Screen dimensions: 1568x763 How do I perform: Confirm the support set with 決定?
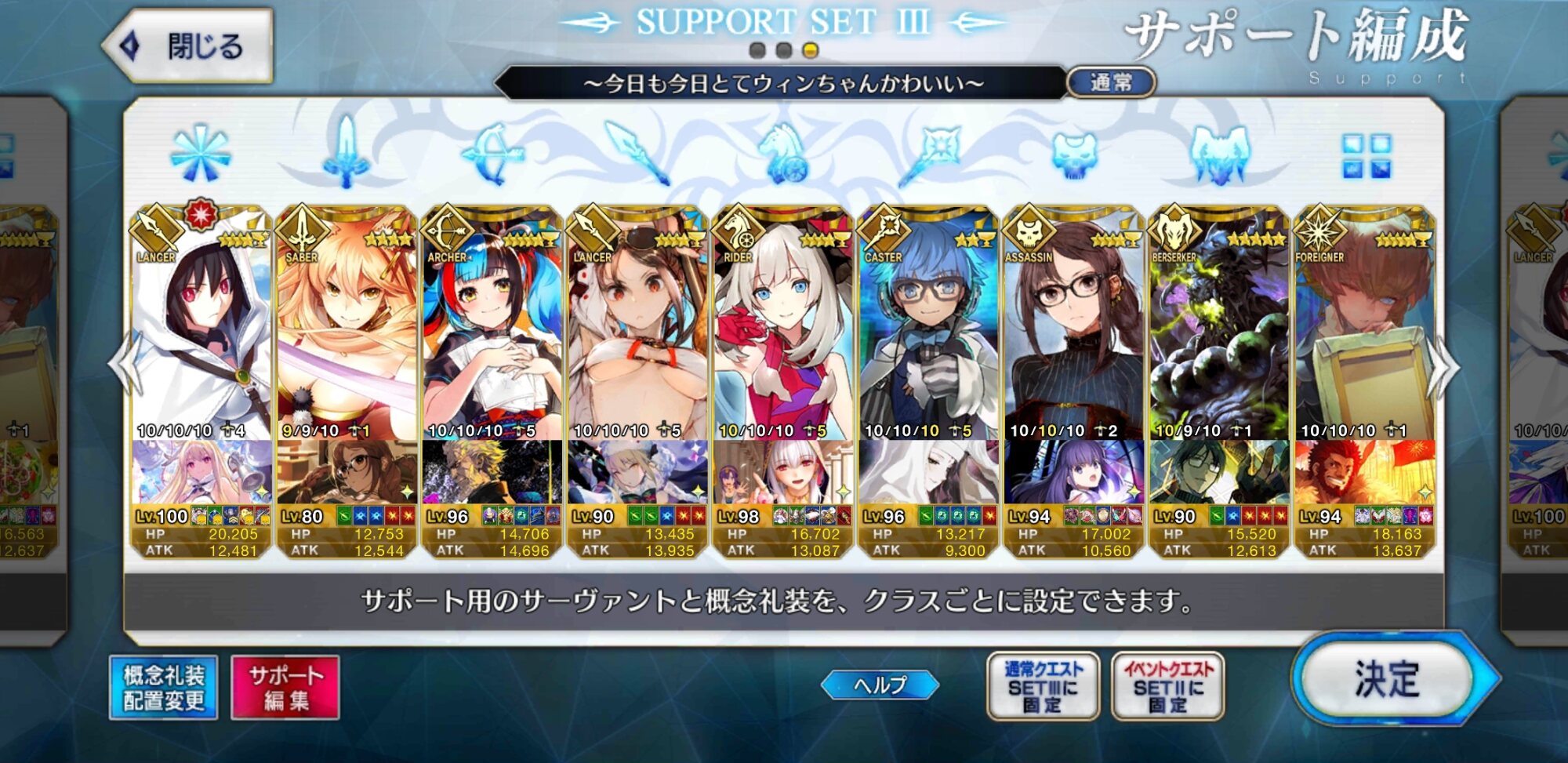click(1388, 679)
